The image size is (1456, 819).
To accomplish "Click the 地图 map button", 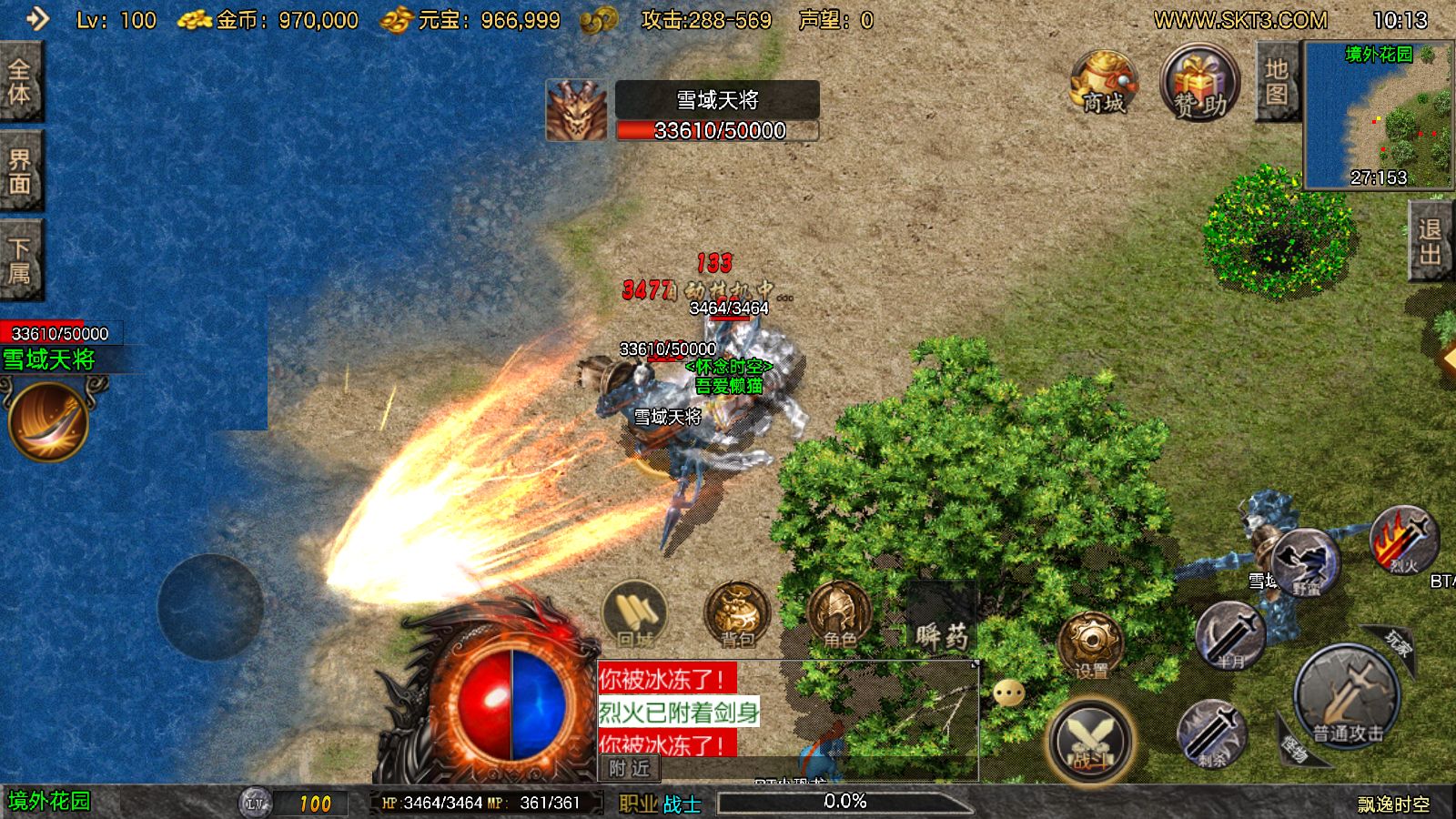I will point(1276,82).
